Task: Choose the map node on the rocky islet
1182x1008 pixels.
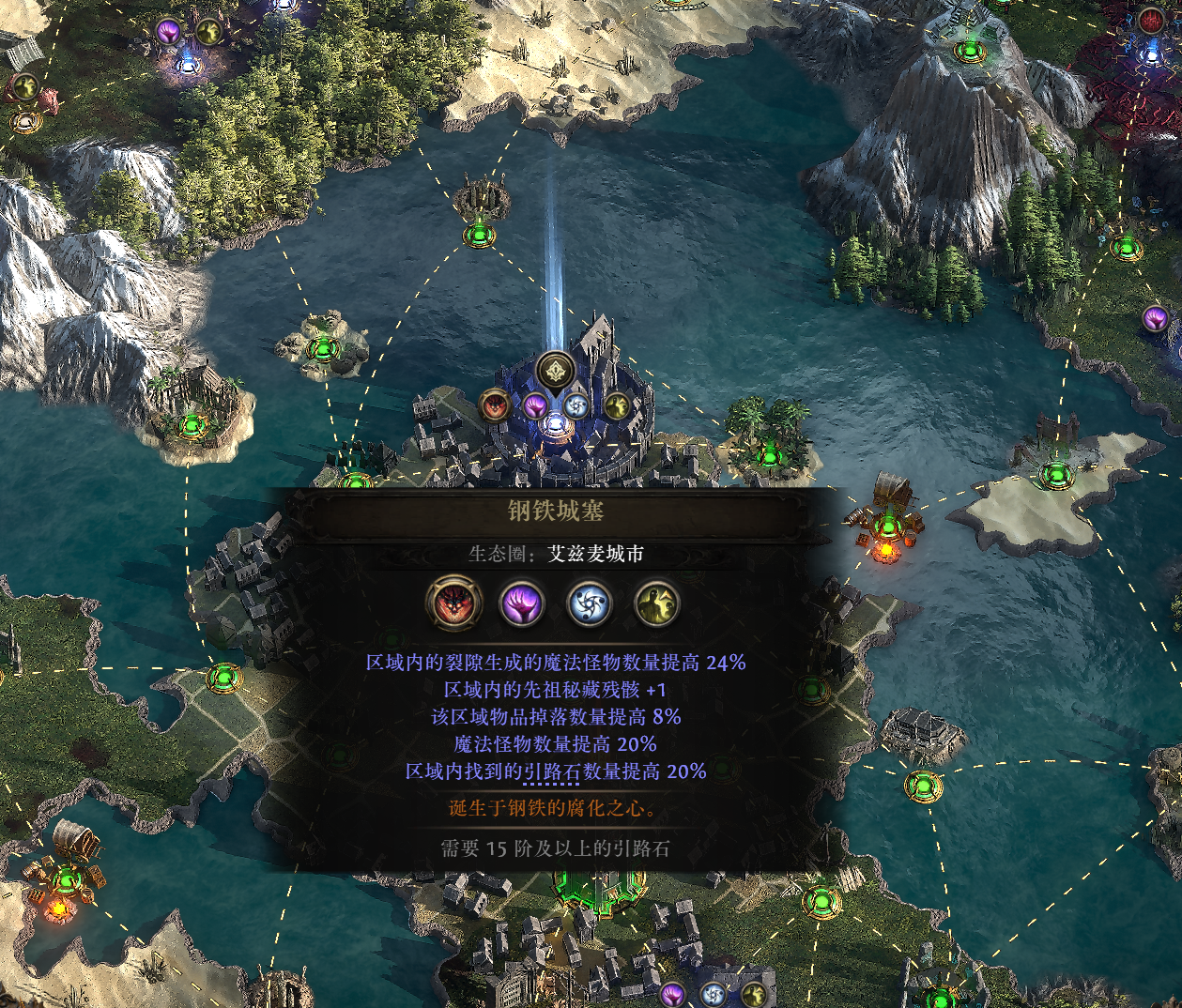Action: point(324,350)
